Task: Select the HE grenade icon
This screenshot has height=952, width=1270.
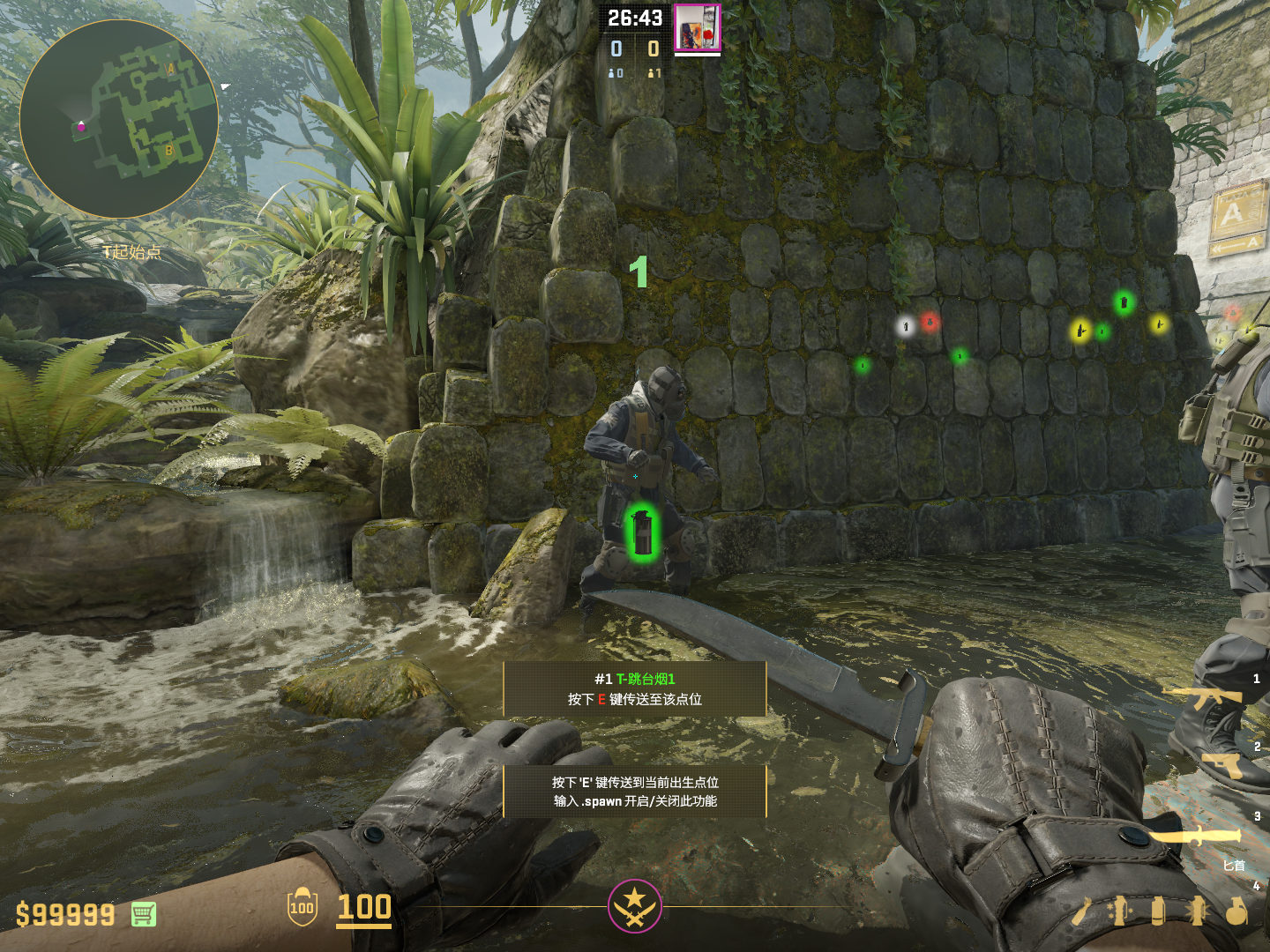Action: [x=1236, y=911]
